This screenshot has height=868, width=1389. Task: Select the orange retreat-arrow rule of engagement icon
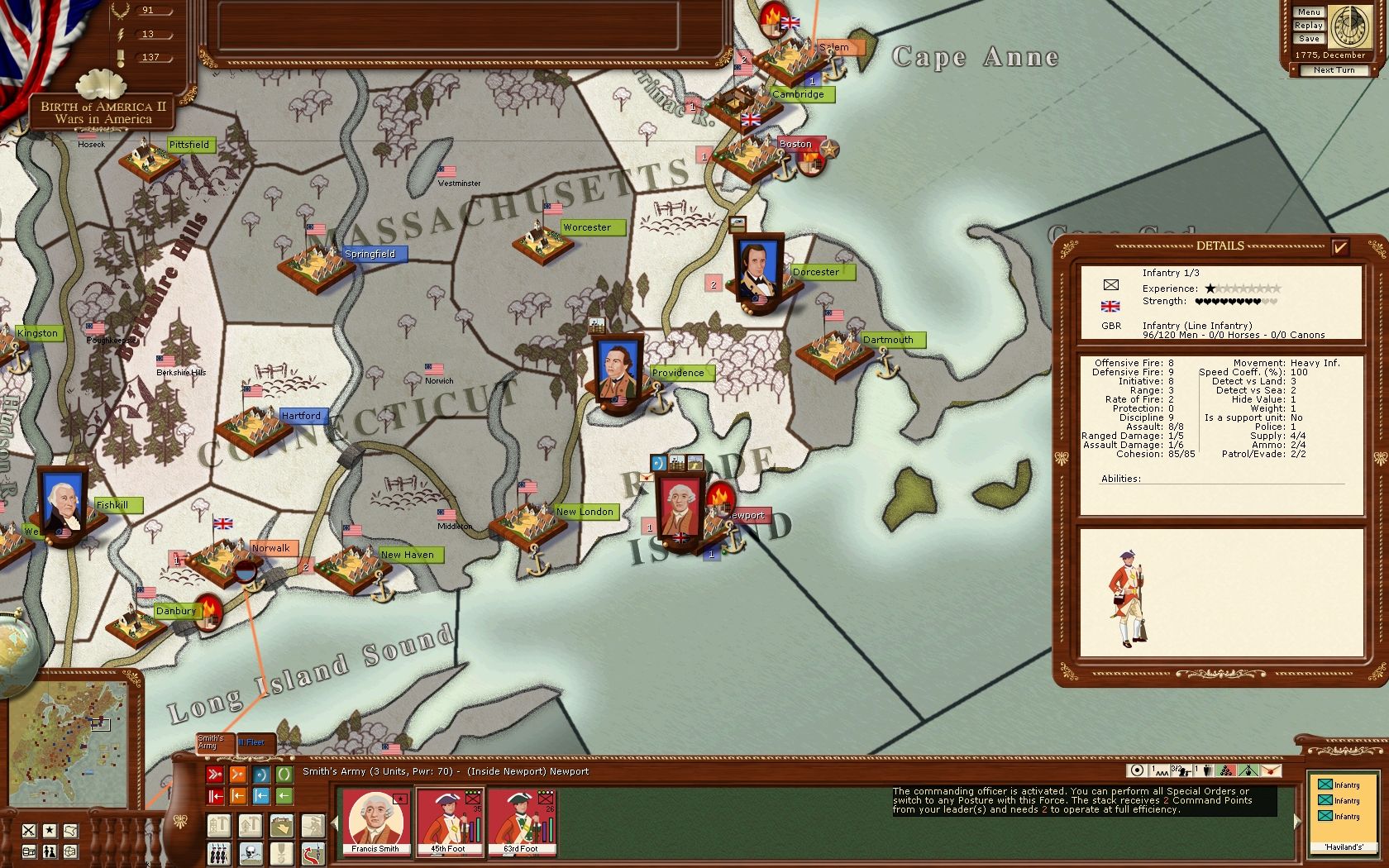[238, 796]
